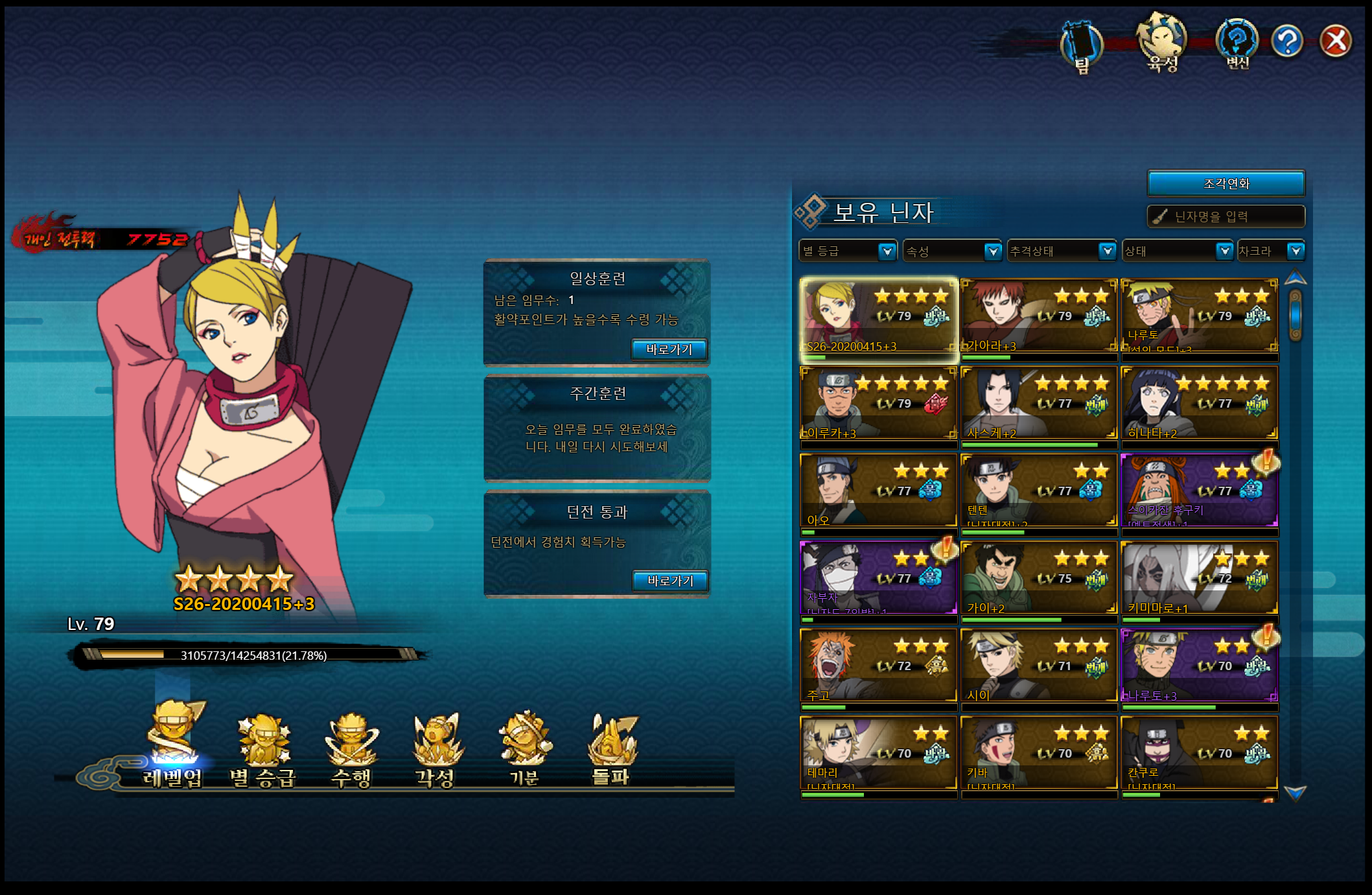Choose the 사스케+2 ninja card
Screen dimensions: 1372x895
(x=1038, y=404)
